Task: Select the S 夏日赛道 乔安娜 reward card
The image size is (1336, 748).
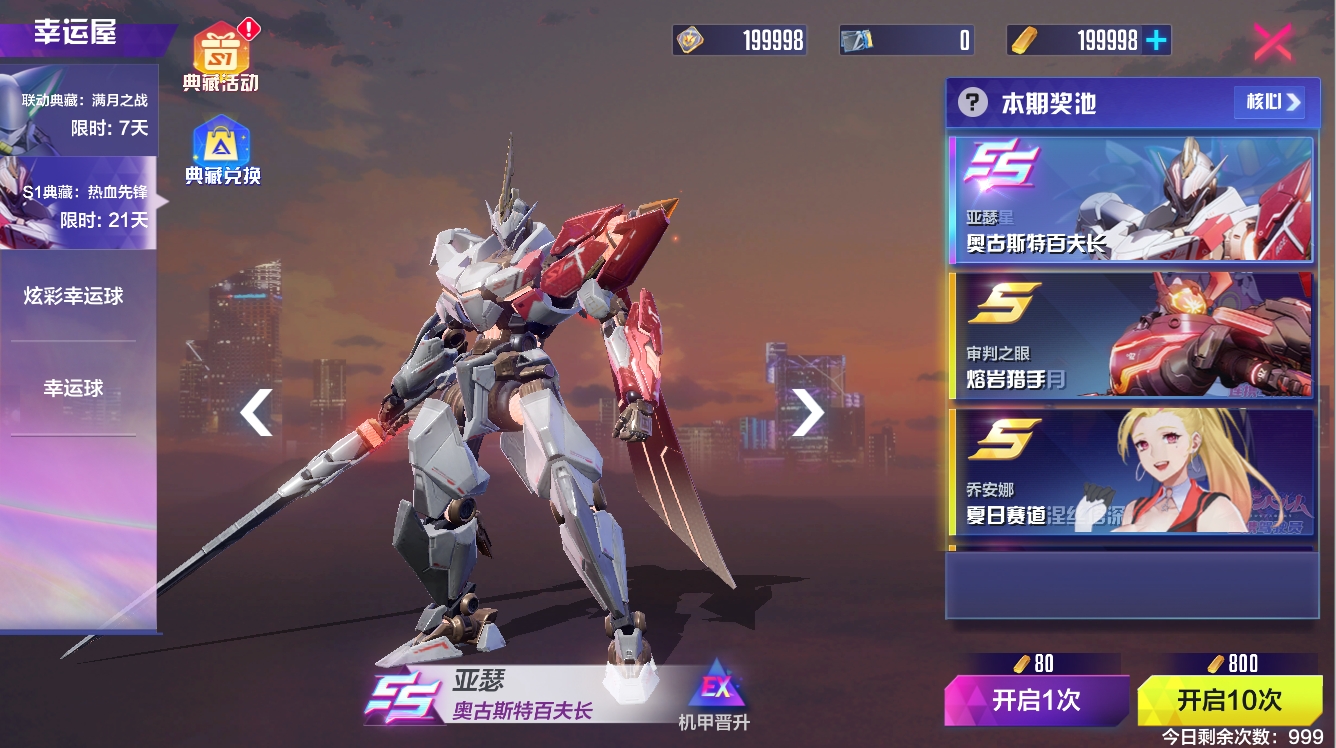Action: click(1130, 471)
